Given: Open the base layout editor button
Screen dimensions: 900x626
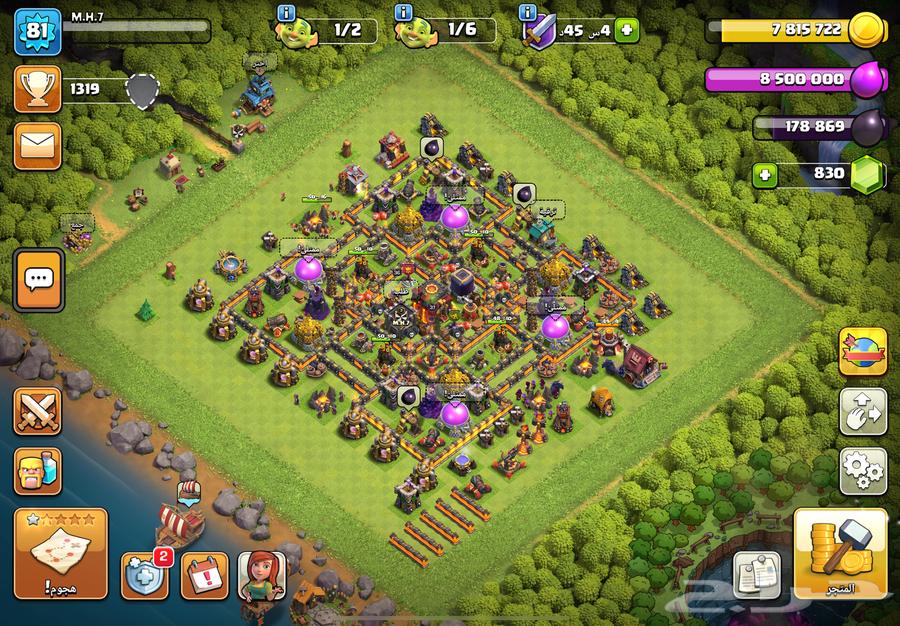Looking at the screenshot, I should (x=863, y=410).
